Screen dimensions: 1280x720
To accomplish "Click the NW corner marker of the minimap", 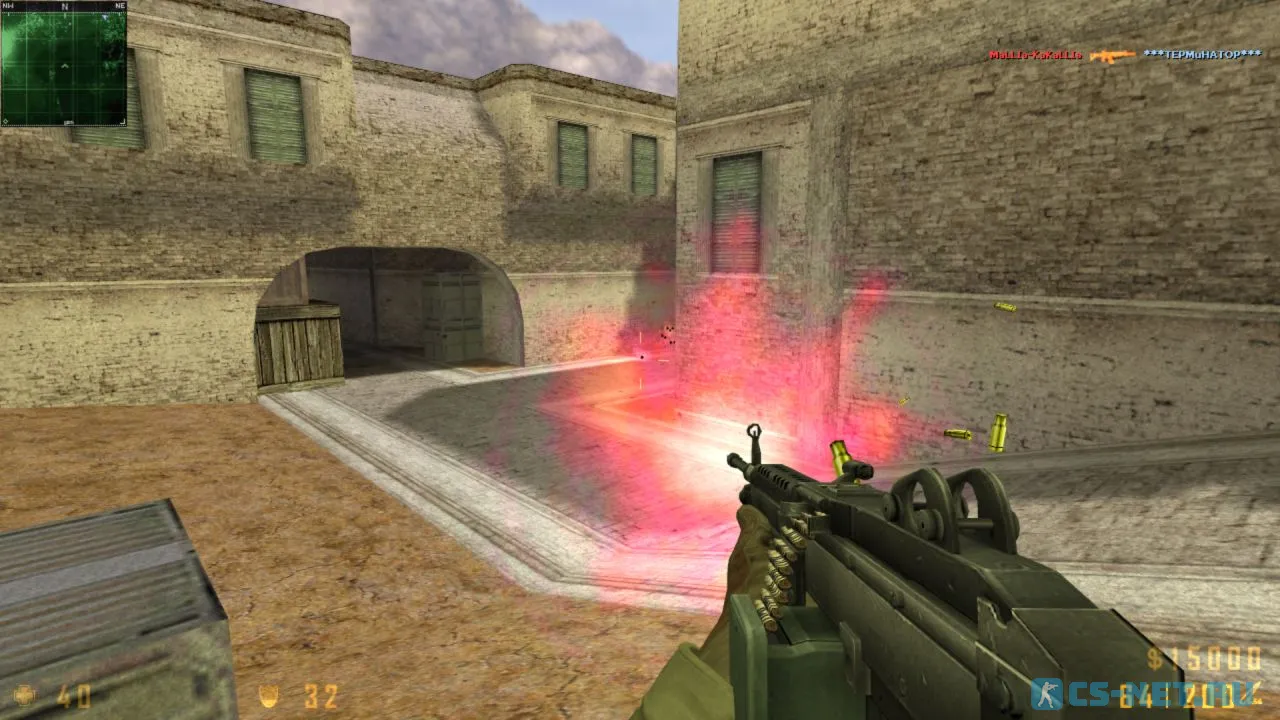I will tap(7, 6).
